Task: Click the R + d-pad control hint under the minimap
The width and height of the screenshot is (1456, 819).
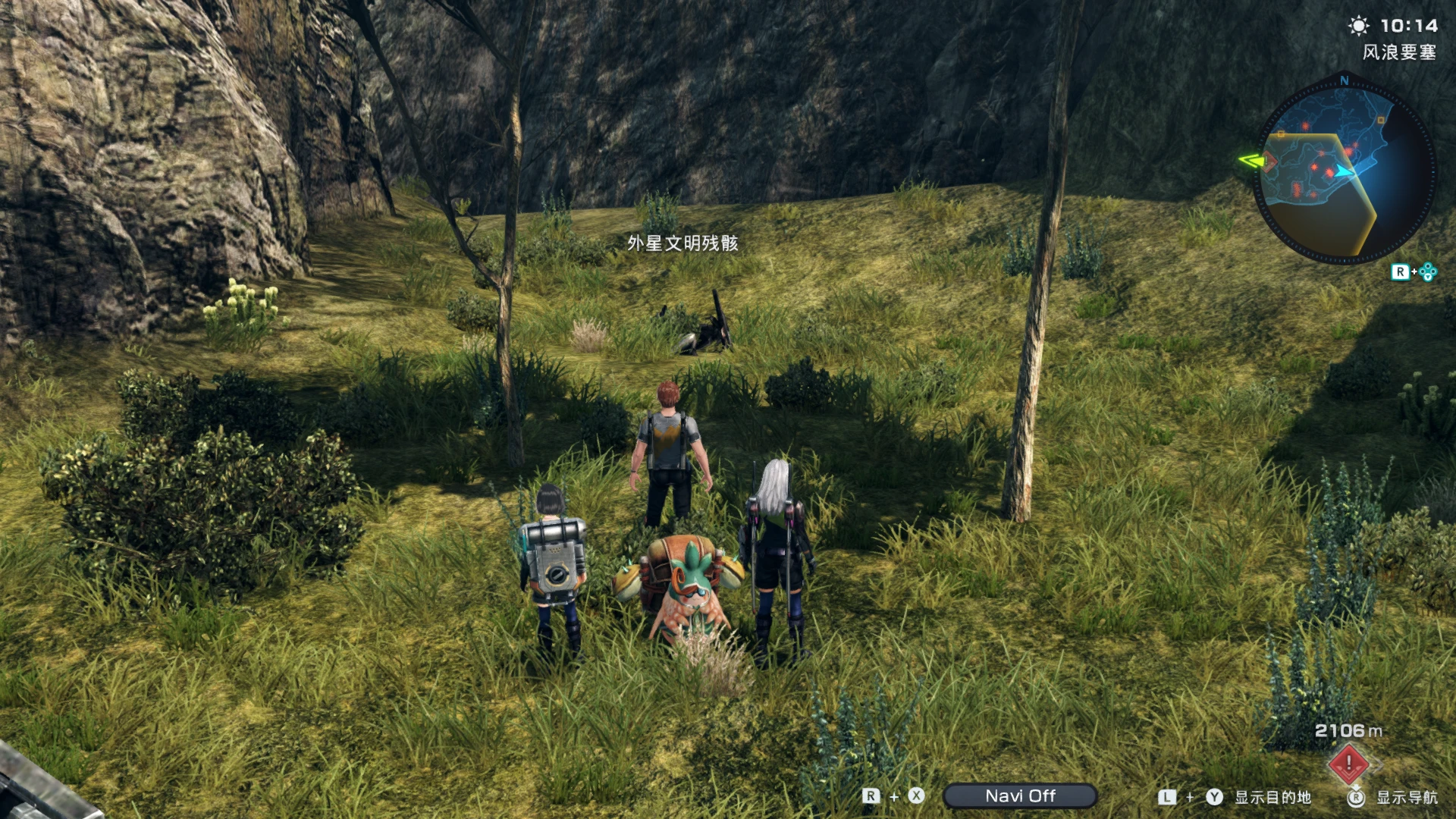Action: 1413,271
